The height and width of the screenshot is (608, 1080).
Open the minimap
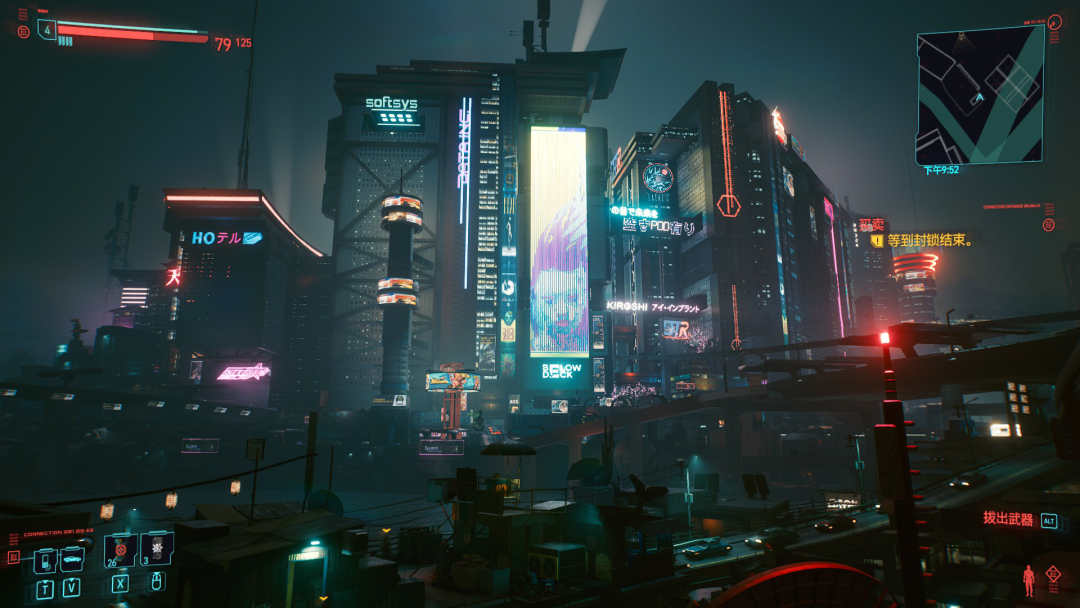tap(980, 94)
